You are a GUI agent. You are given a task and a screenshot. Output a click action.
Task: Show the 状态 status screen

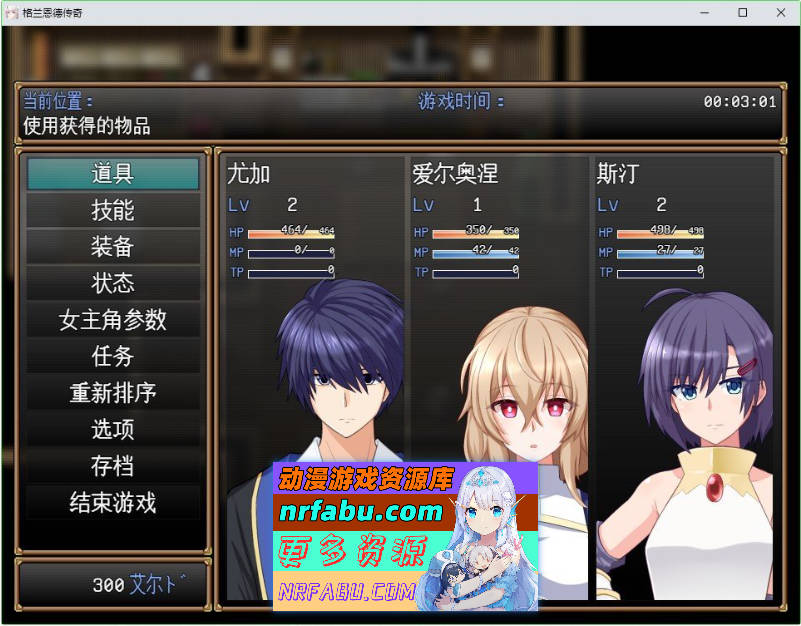point(113,283)
